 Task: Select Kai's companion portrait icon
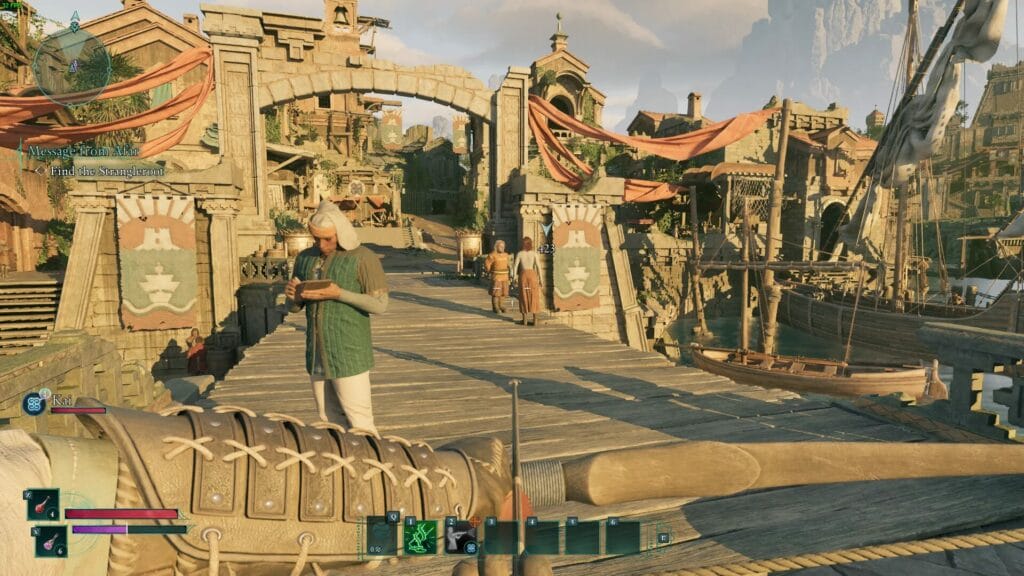click(33, 404)
